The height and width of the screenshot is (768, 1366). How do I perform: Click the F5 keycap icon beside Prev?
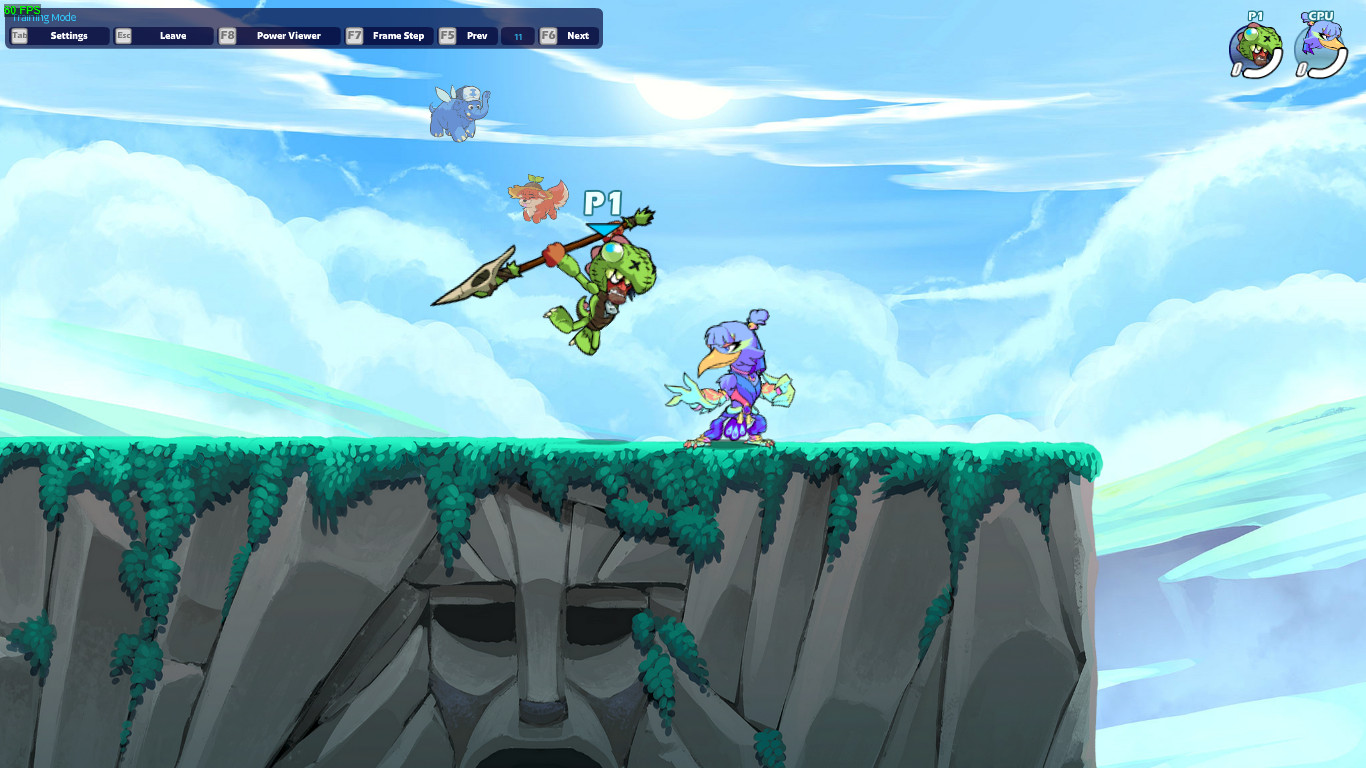[x=447, y=36]
